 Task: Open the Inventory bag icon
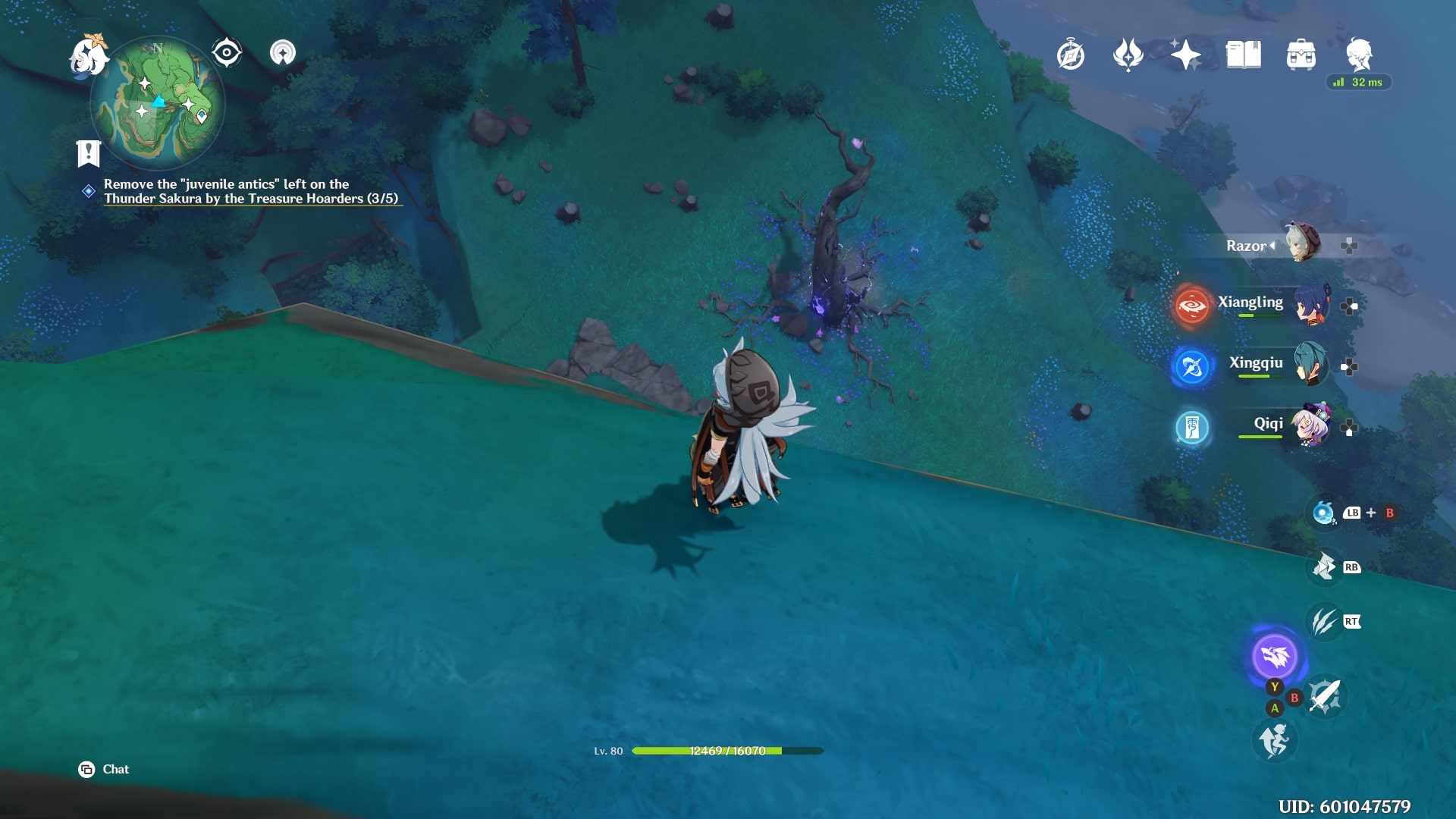coord(1301,55)
